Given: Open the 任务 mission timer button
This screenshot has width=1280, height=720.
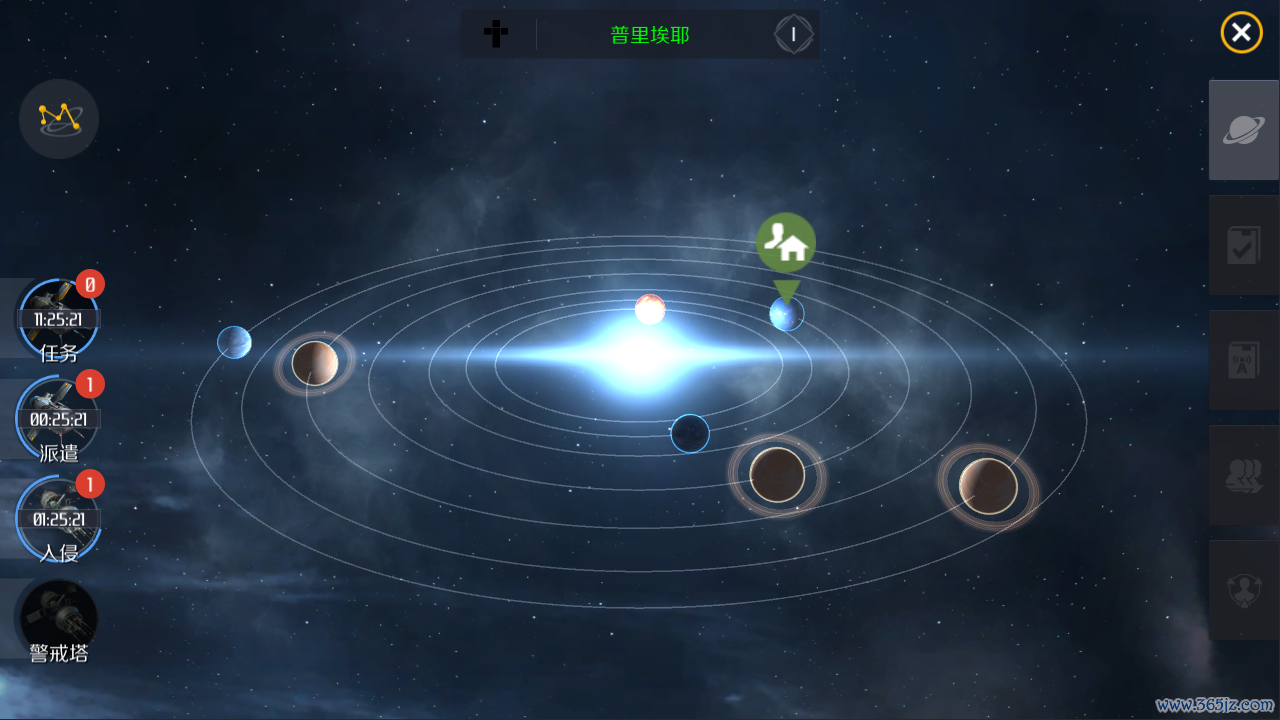Looking at the screenshot, I should tap(58, 320).
